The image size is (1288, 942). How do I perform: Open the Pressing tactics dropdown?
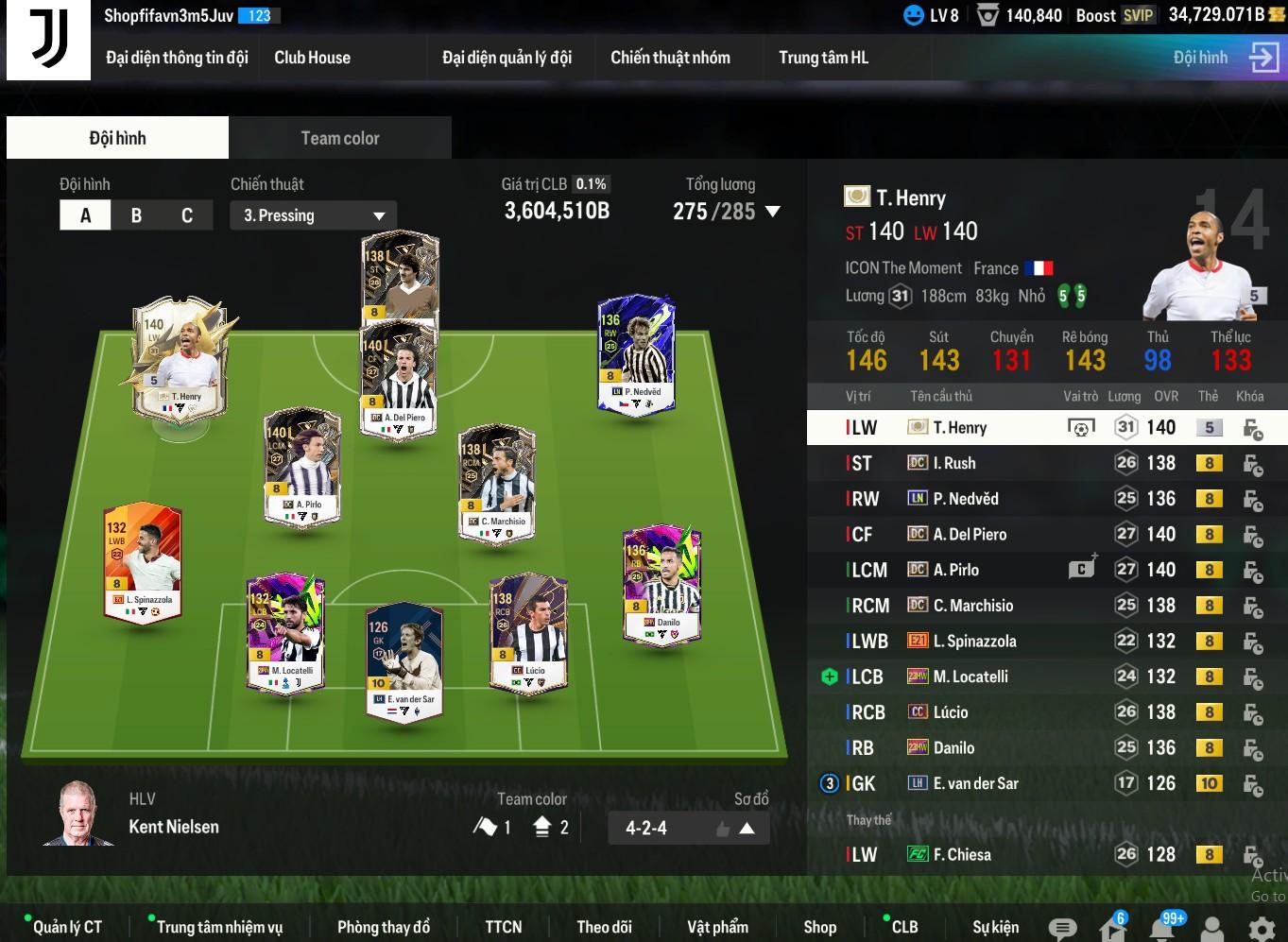pyautogui.click(x=313, y=215)
